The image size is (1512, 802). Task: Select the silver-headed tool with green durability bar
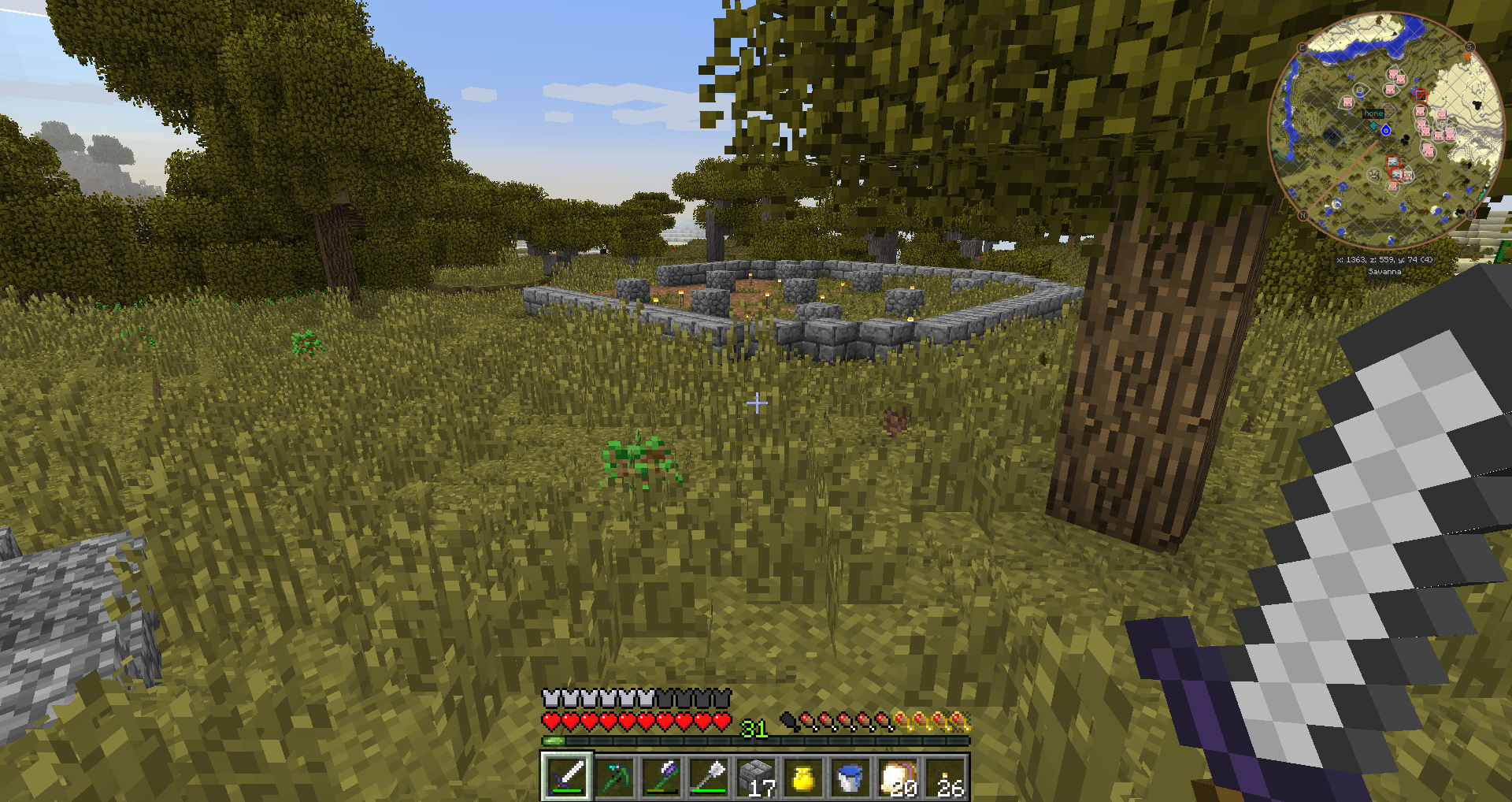[x=709, y=777]
